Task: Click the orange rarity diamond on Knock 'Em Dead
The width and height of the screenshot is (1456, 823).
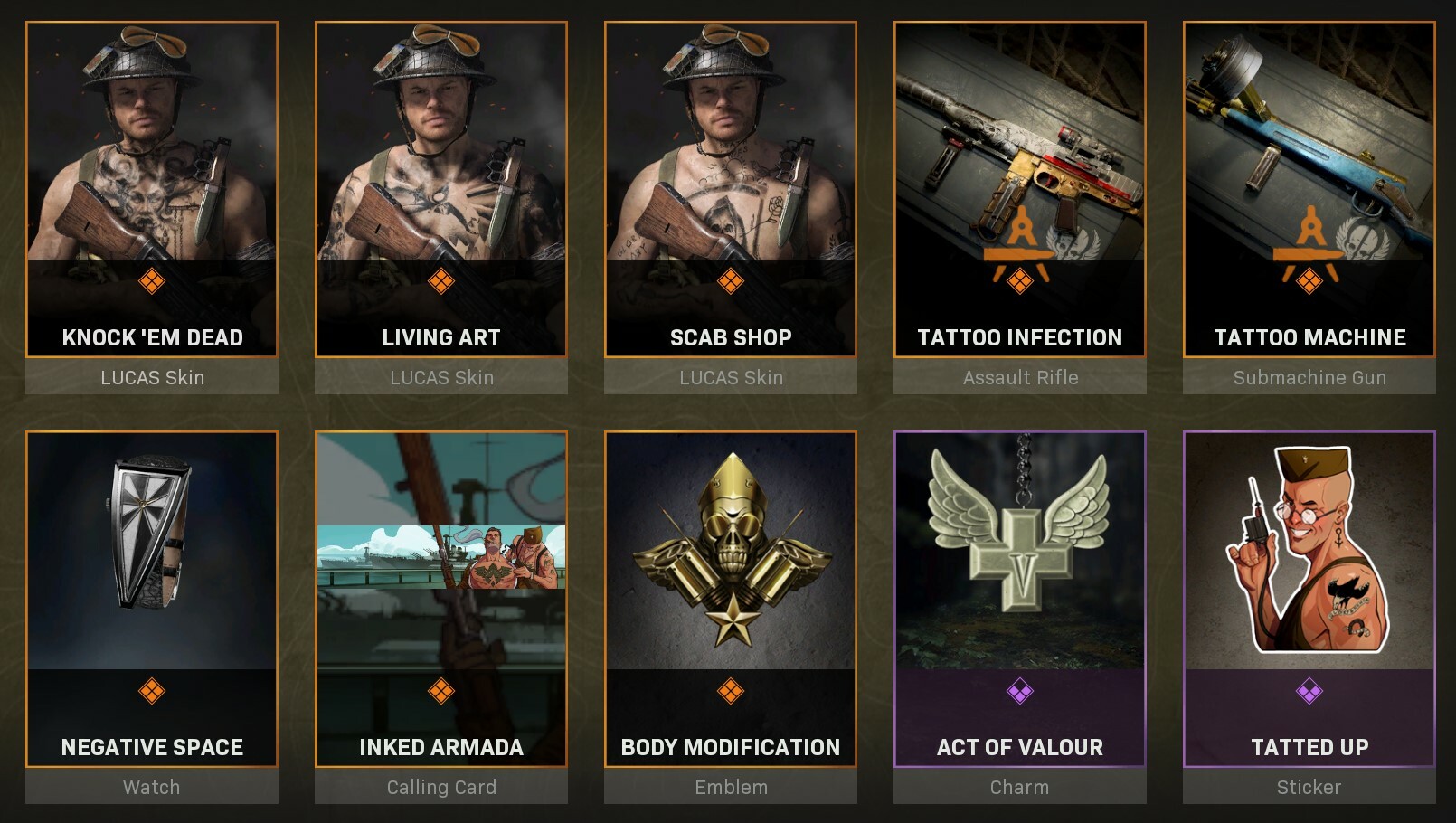Action: pos(152,284)
